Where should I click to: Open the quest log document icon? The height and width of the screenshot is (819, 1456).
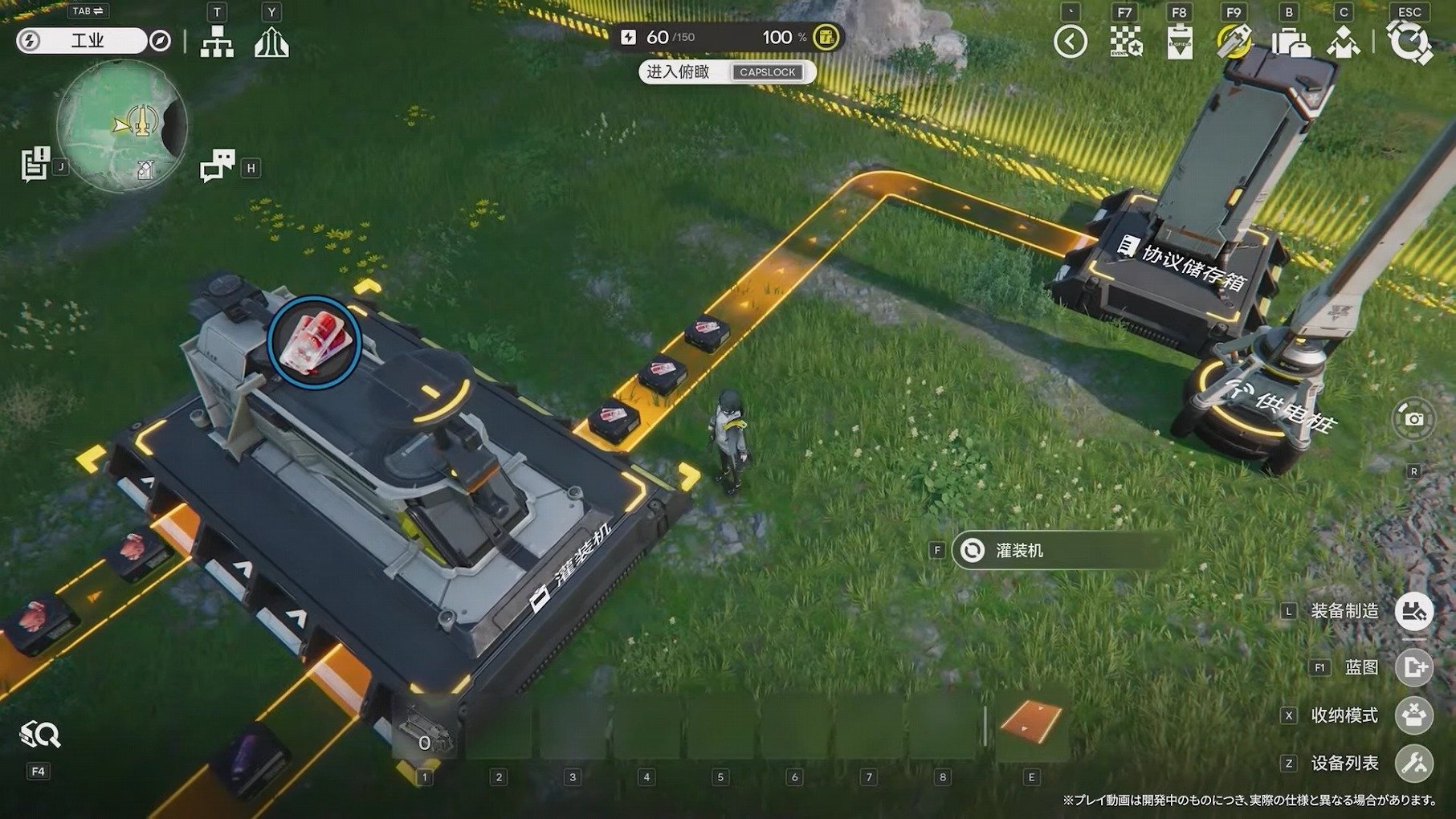35,164
